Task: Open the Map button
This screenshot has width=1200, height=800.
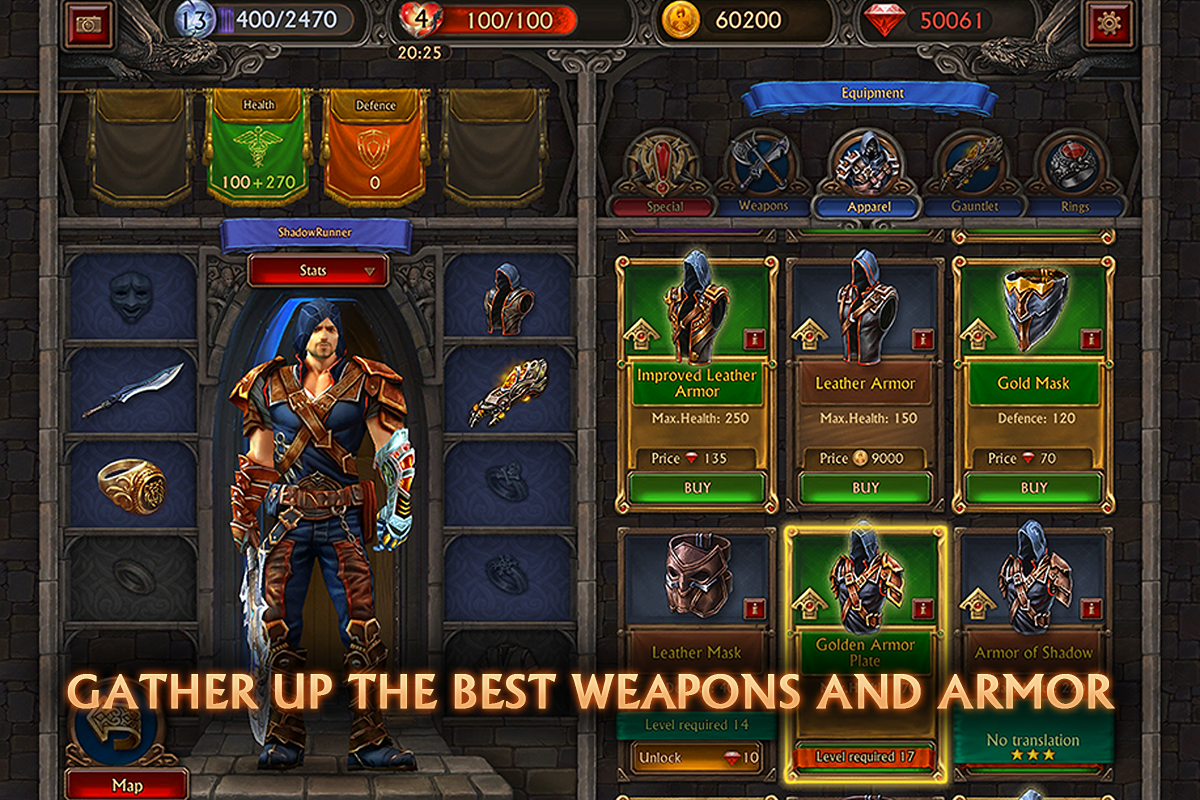Action: click(x=127, y=785)
